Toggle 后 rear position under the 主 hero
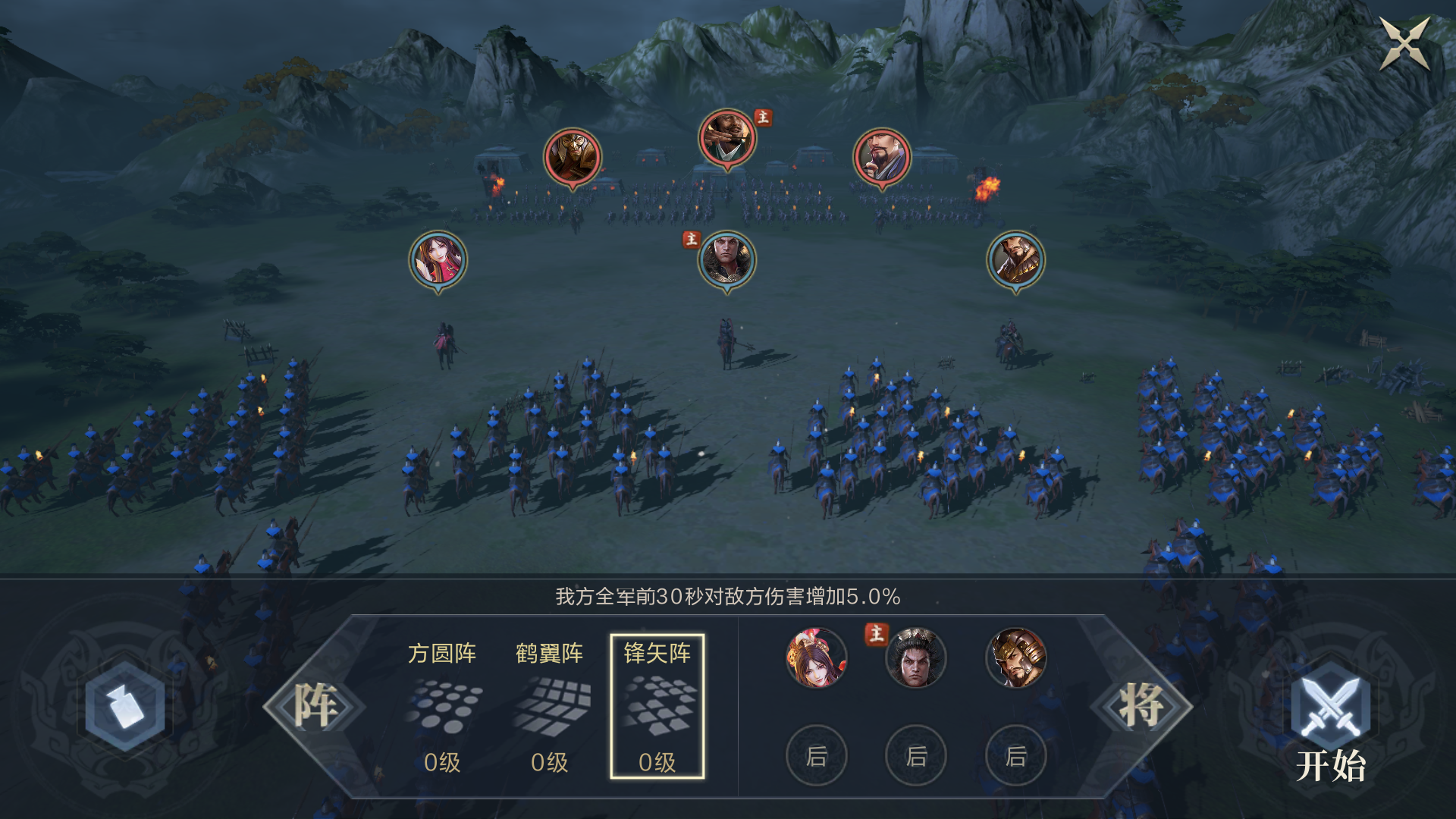The width and height of the screenshot is (1456, 819). click(915, 756)
